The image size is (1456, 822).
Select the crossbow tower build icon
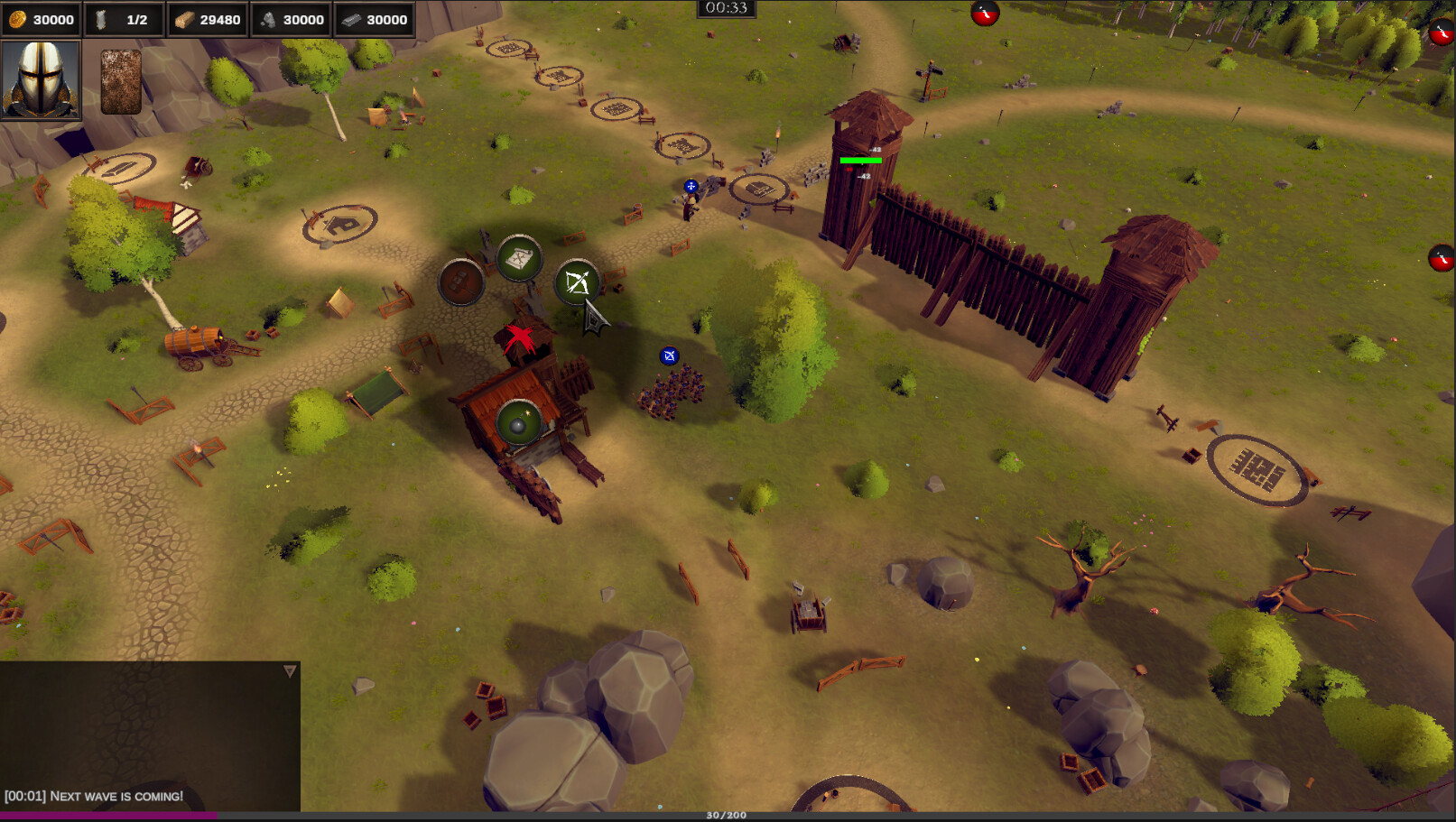579,282
